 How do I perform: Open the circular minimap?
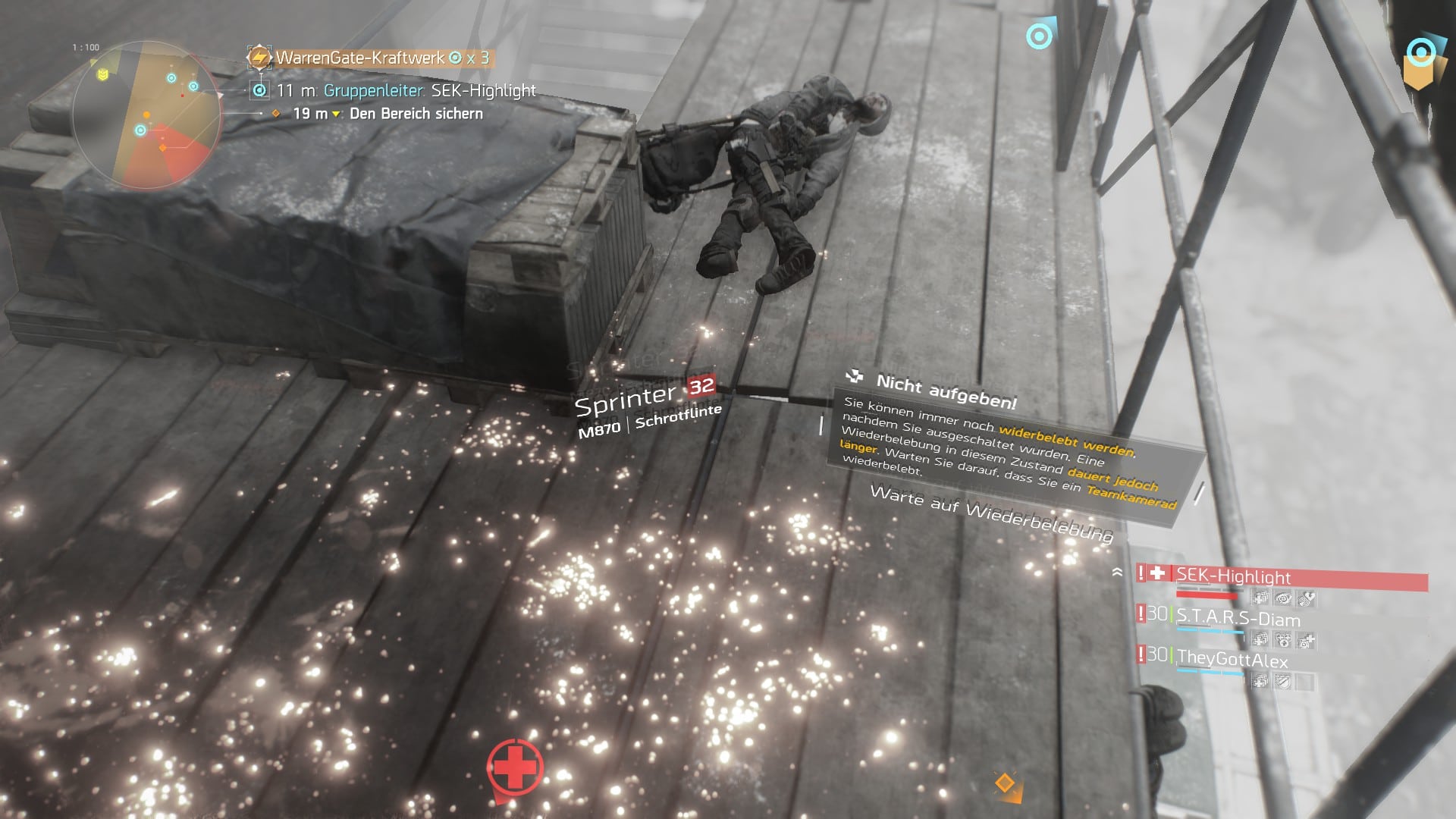click(146, 115)
